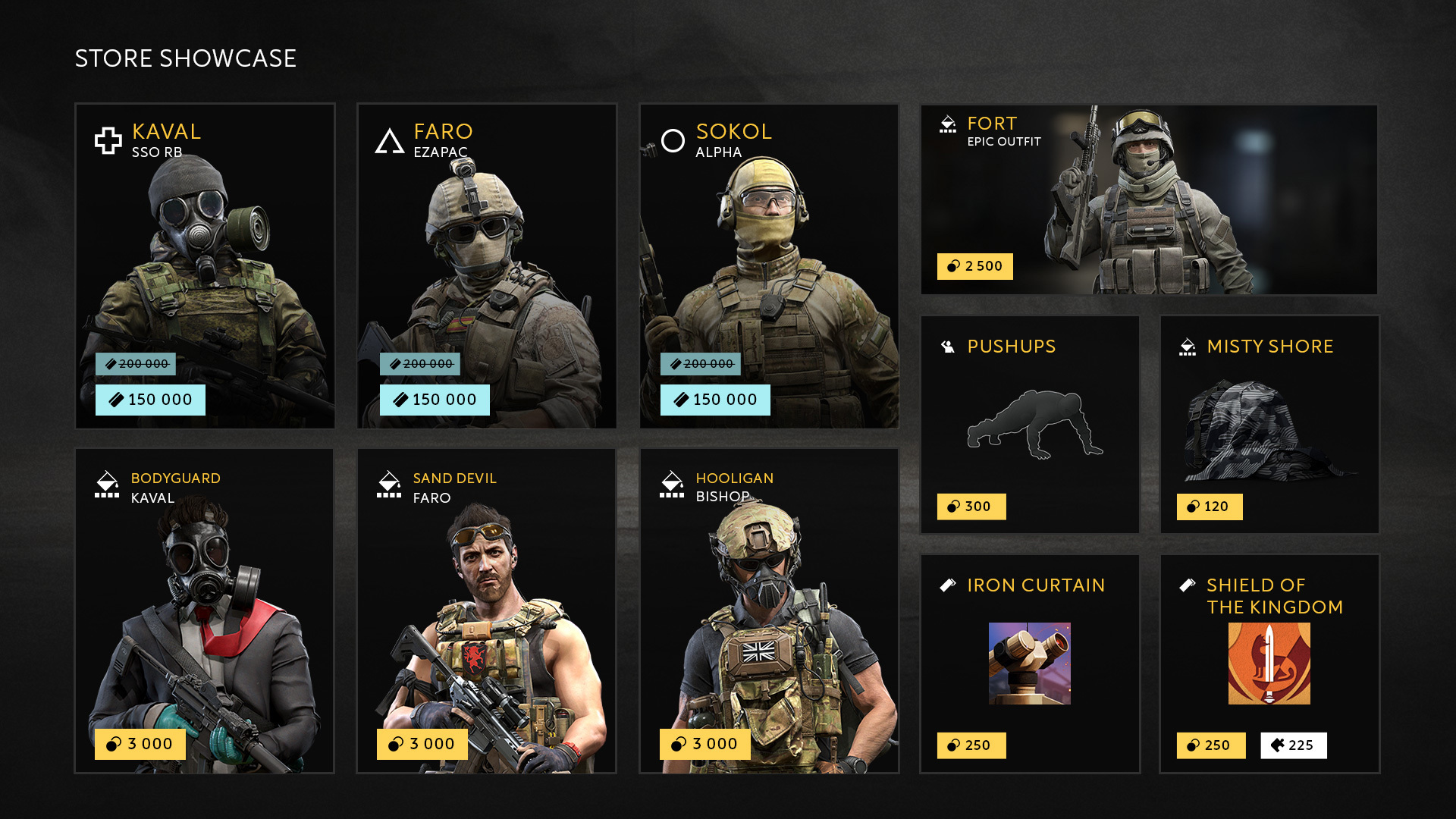
Task: Click the emote icon on the PUSHUPS card
Action: tap(948, 346)
